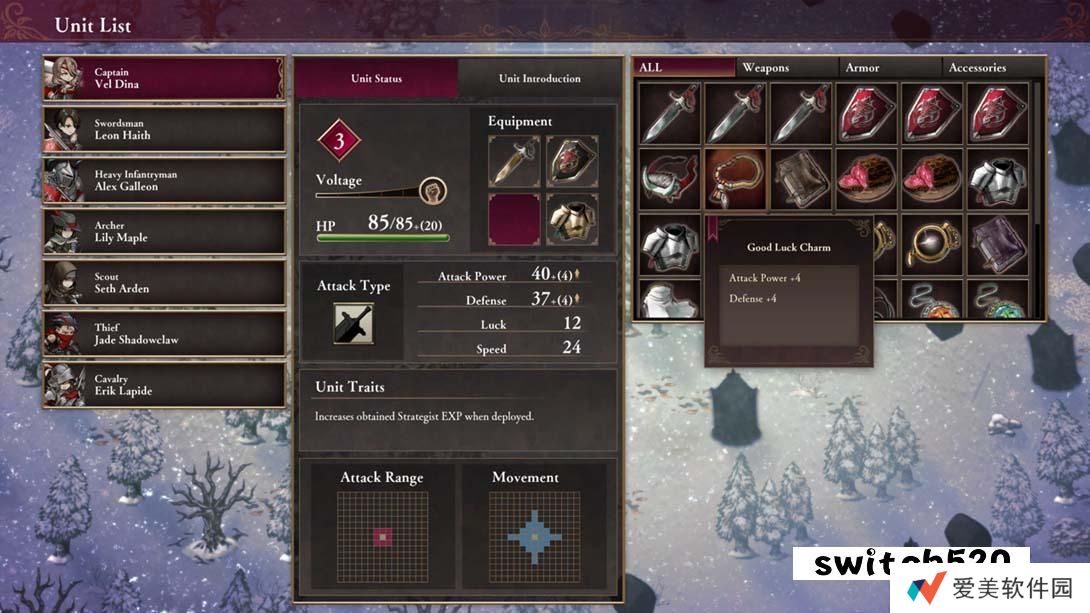
Task: Pick Archer Lily Maple
Action: tap(163, 232)
